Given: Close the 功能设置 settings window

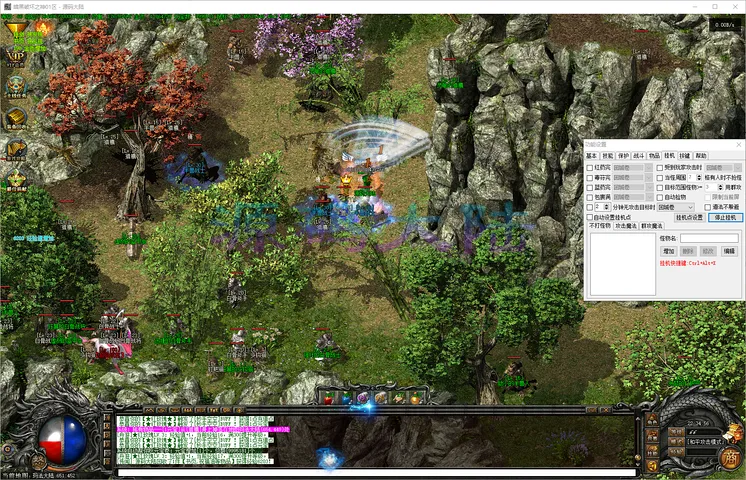Looking at the screenshot, I should pyautogui.click(x=738, y=144).
